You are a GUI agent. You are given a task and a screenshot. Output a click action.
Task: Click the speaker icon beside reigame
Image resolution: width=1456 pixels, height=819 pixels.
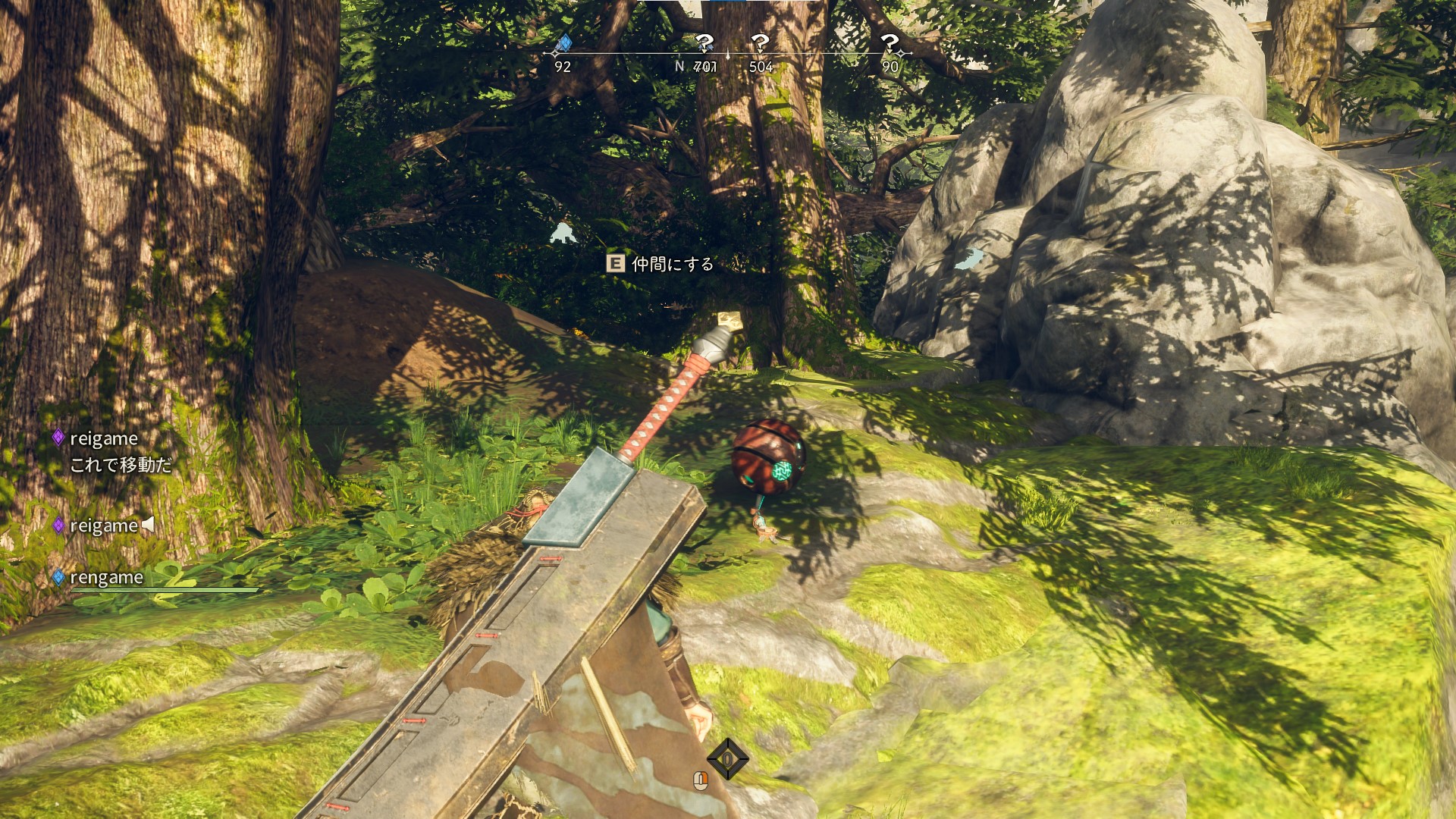pos(149,524)
